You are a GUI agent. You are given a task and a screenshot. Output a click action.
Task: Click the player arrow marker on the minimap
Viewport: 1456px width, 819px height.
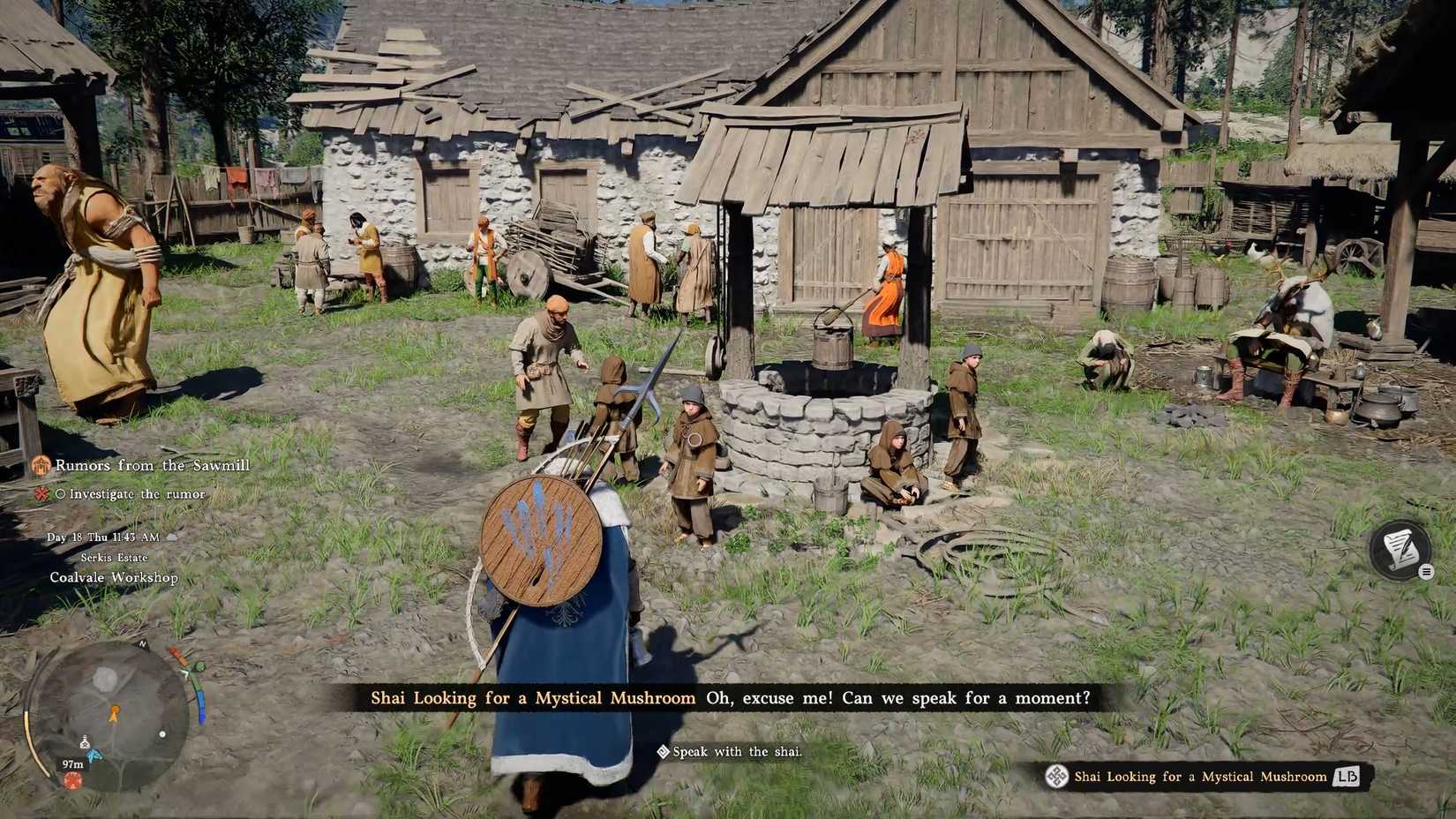(115, 714)
